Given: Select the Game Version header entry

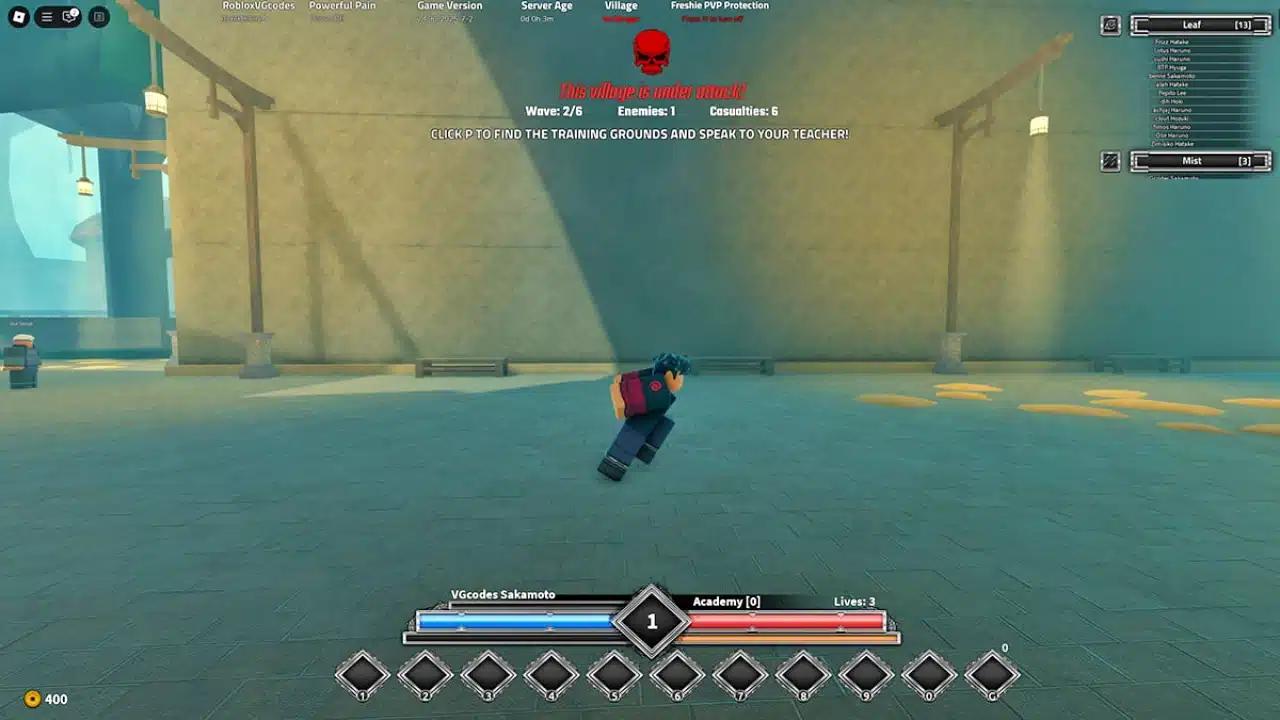Looking at the screenshot, I should coord(451,5).
